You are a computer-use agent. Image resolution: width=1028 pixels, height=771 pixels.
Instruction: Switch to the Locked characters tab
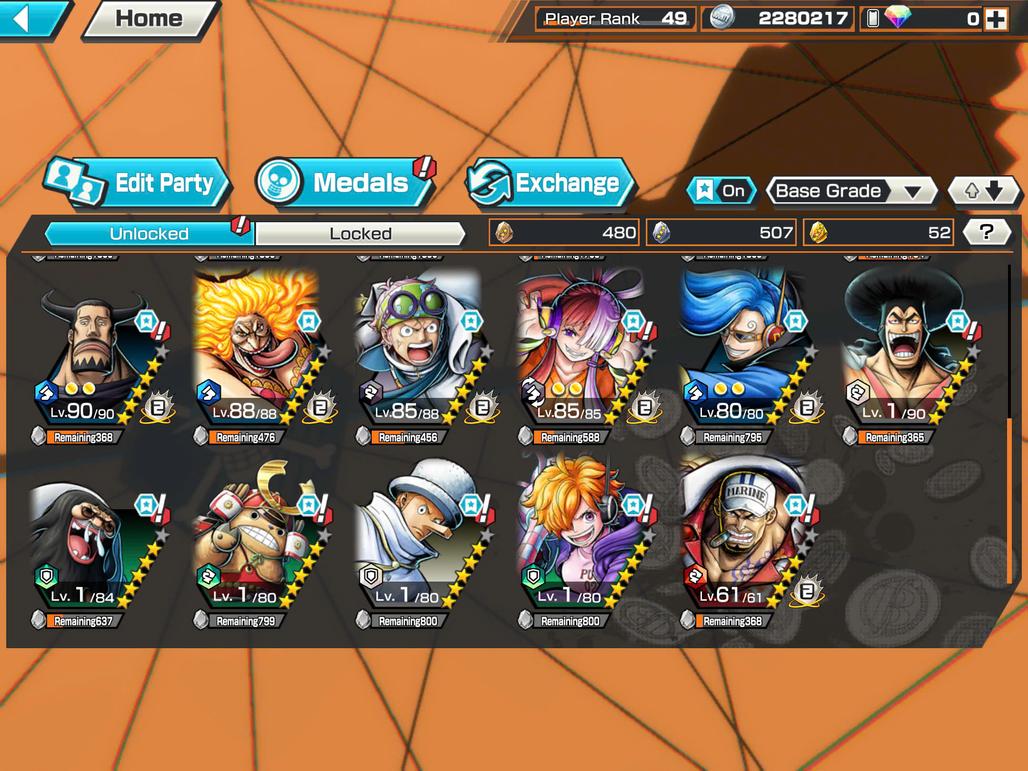point(360,234)
